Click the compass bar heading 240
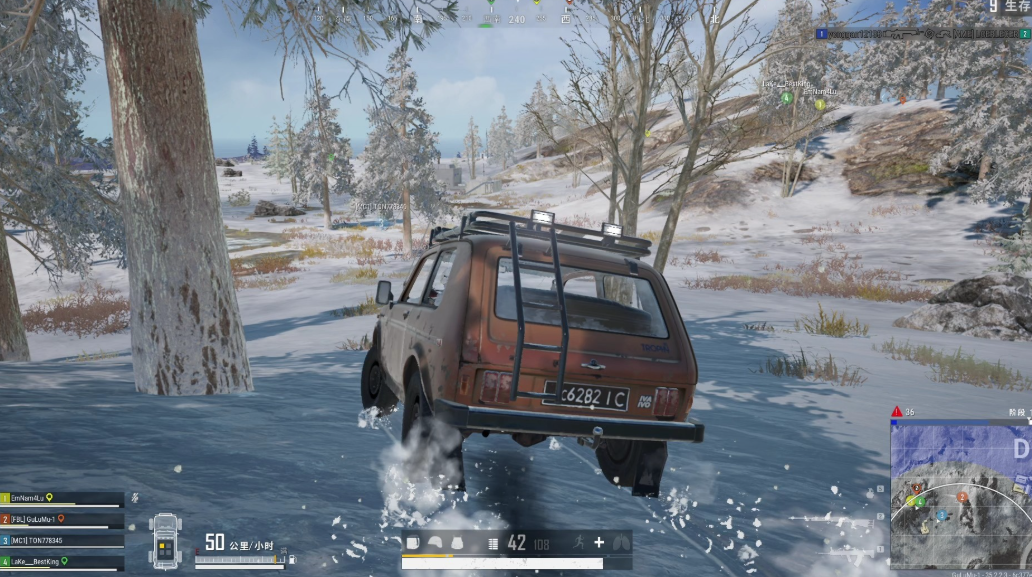Image resolution: width=1032 pixels, height=577 pixels. pos(516,19)
